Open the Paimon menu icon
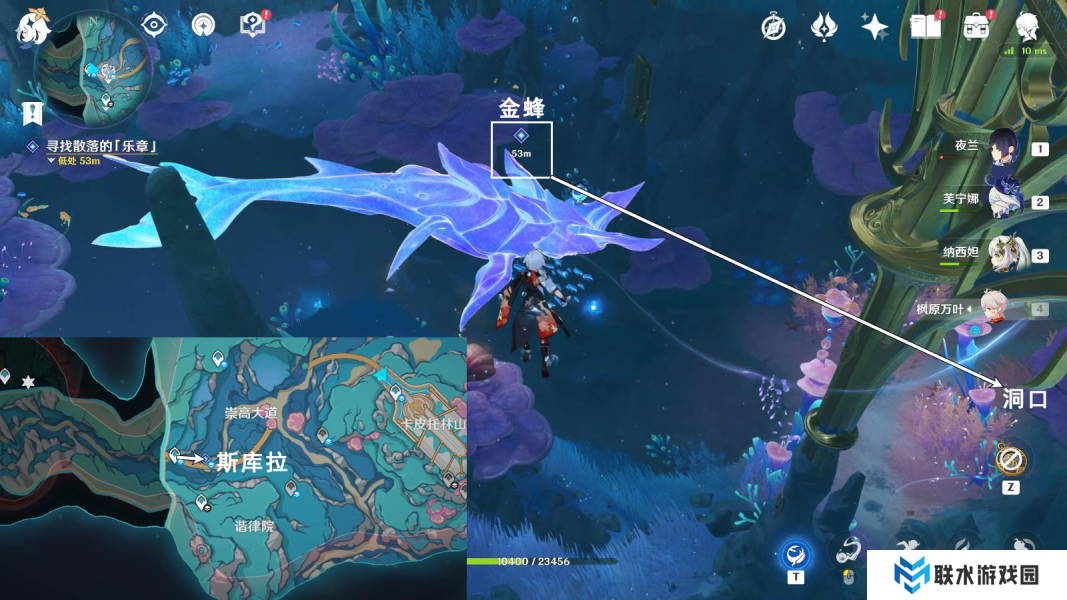Screen dimensions: 1067x600 [33, 27]
